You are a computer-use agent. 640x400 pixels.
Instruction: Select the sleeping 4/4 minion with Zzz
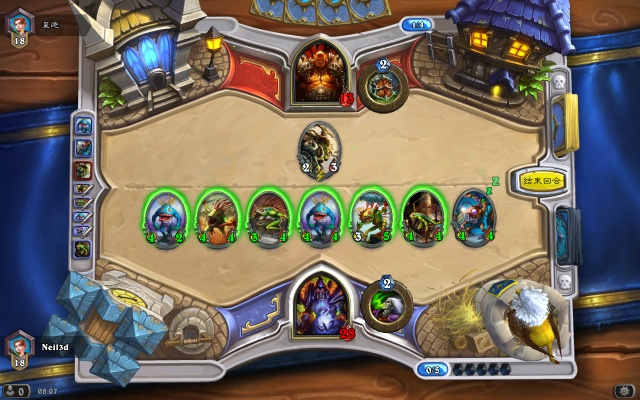point(474,215)
